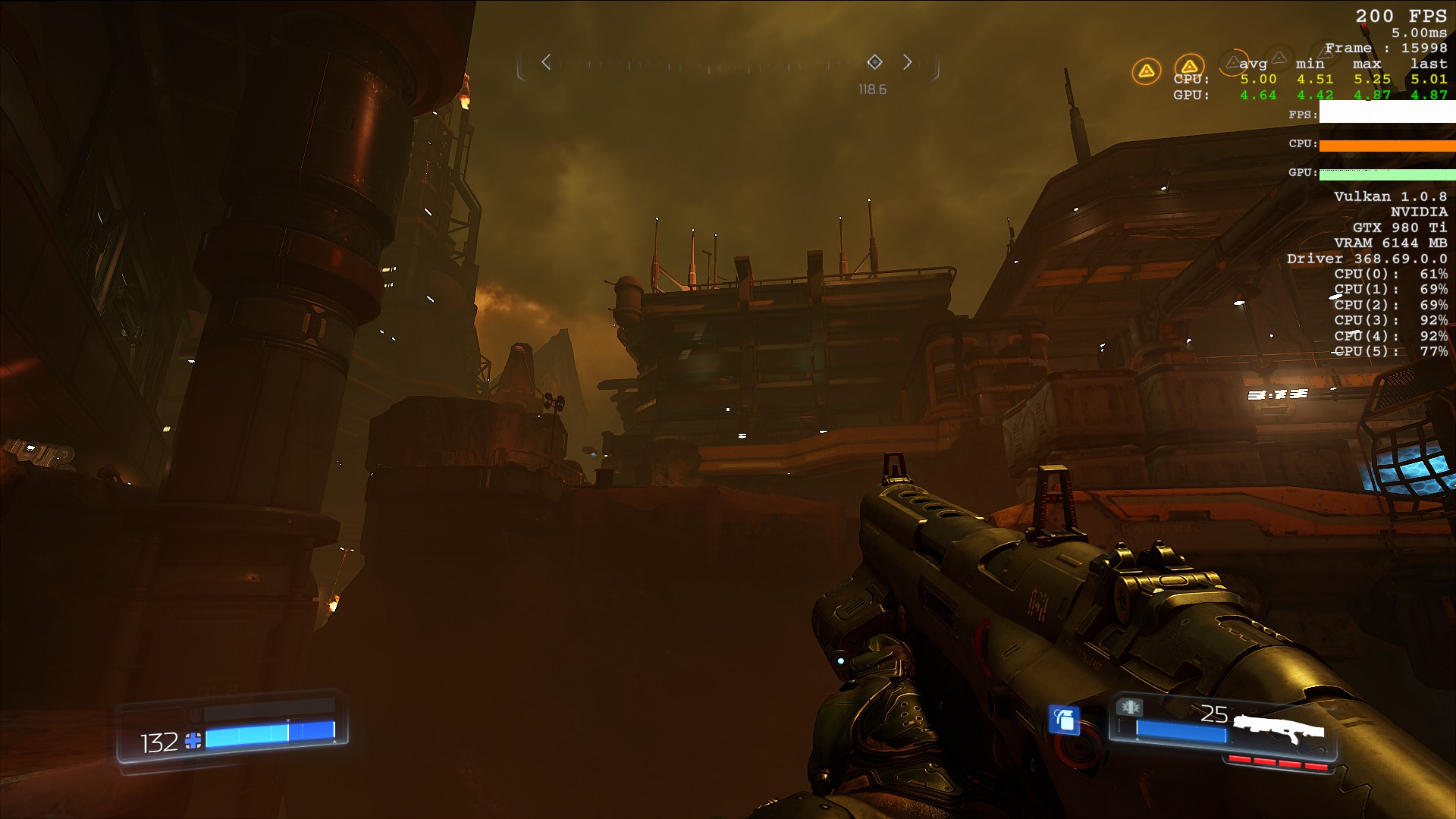Click the diamond objective marker on the compass
The height and width of the screenshot is (819, 1456).
[874, 61]
